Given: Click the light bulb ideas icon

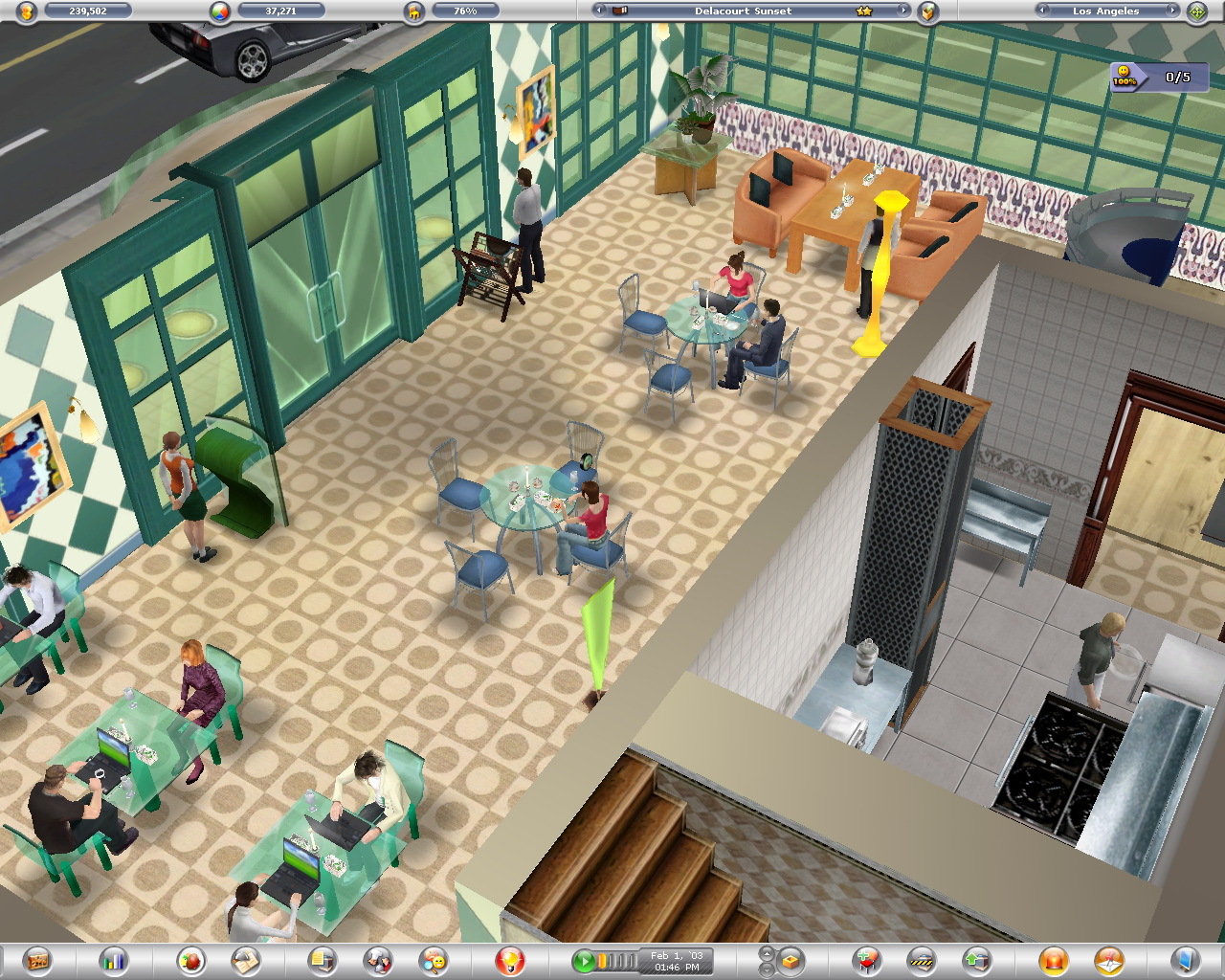Looking at the screenshot, I should [509, 962].
